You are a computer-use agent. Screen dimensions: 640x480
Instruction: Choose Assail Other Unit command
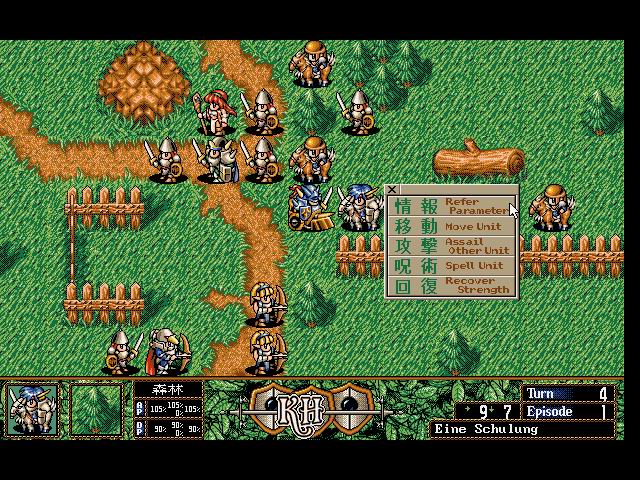click(x=452, y=246)
